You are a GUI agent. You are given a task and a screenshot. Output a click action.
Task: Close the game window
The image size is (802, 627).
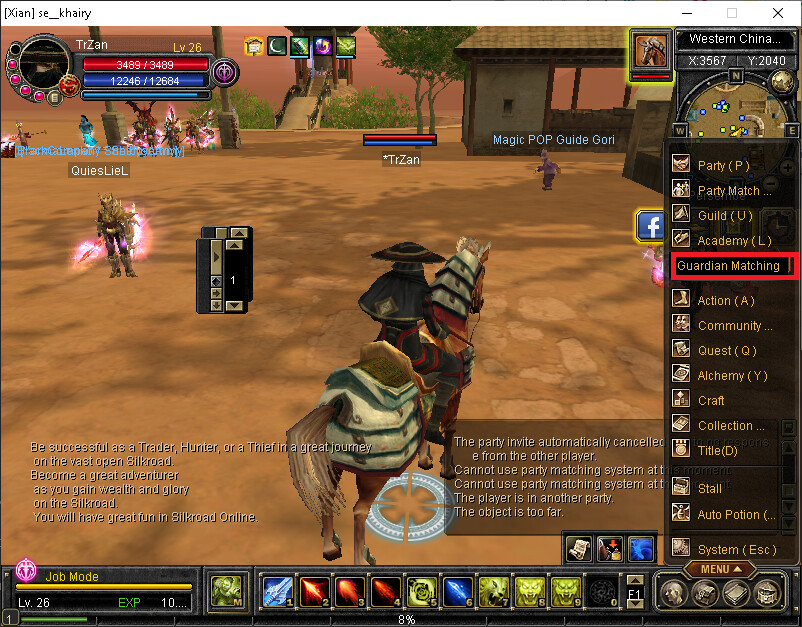(x=778, y=13)
